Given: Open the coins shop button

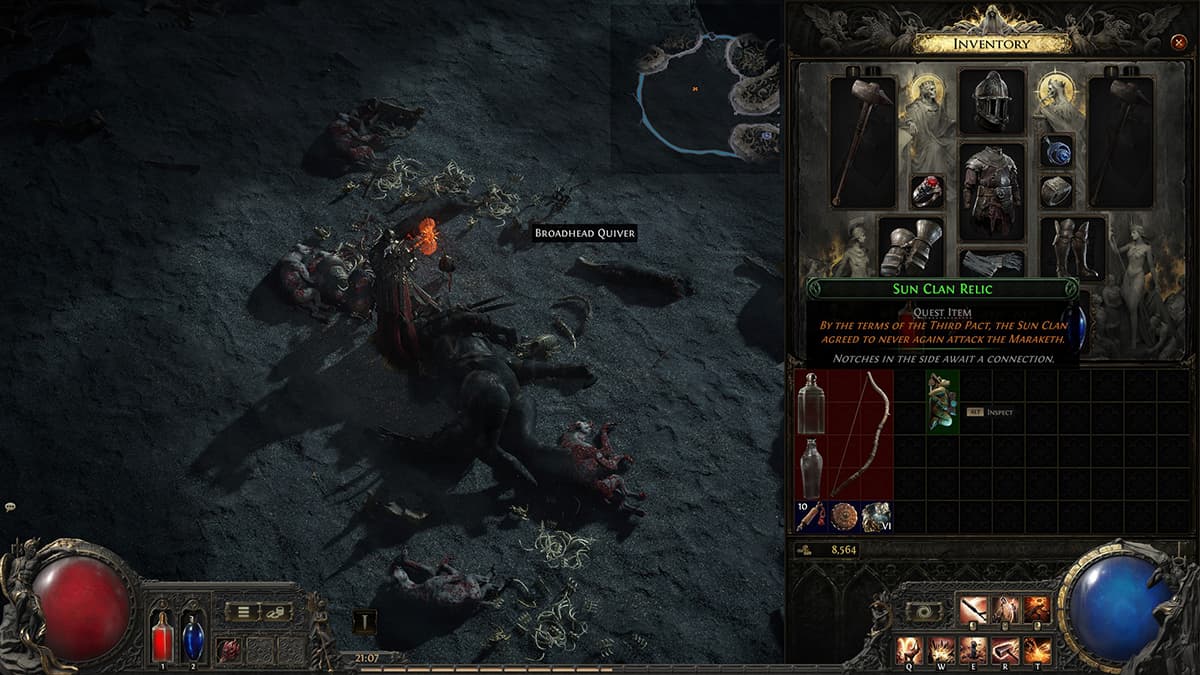Looking at the screenshot, I should (x=276, y=612).
